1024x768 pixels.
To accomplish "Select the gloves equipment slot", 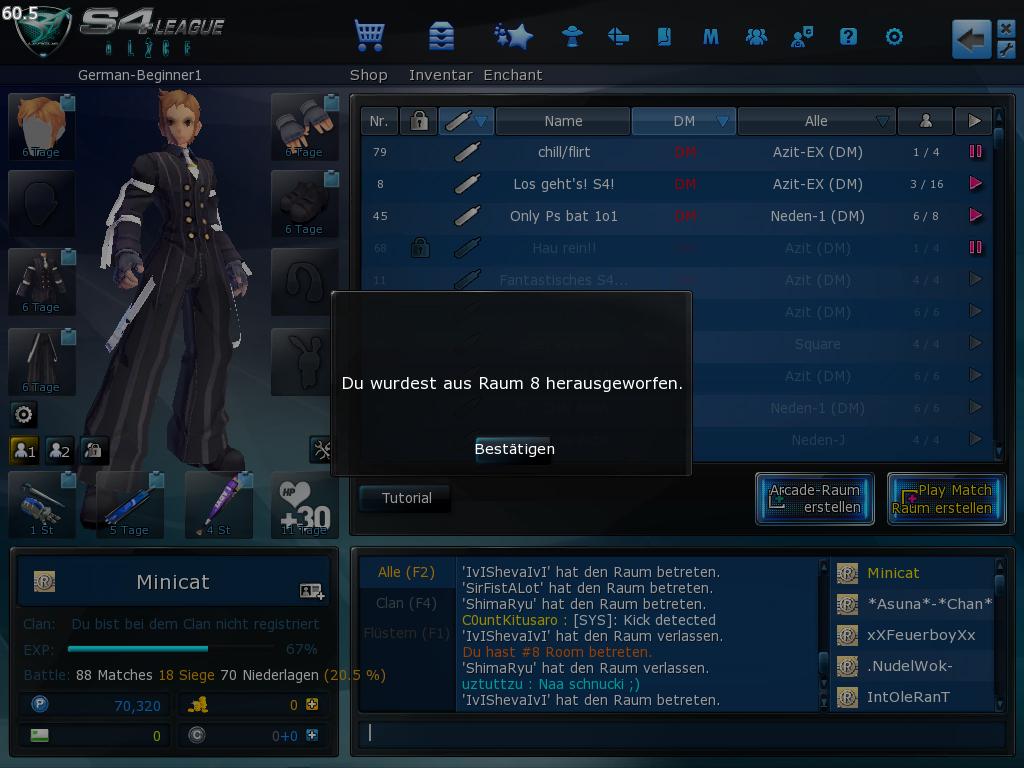I will pos(305,126).
